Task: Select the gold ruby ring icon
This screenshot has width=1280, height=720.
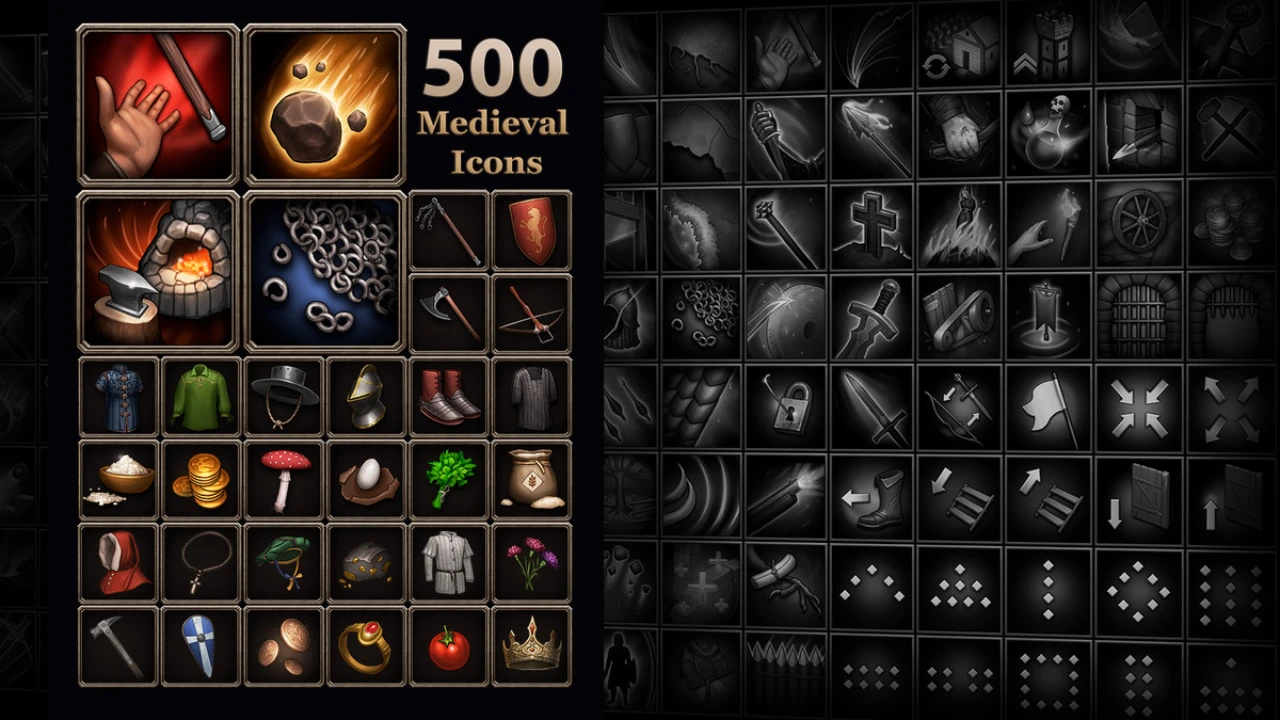Action: [x=367, y=646]
